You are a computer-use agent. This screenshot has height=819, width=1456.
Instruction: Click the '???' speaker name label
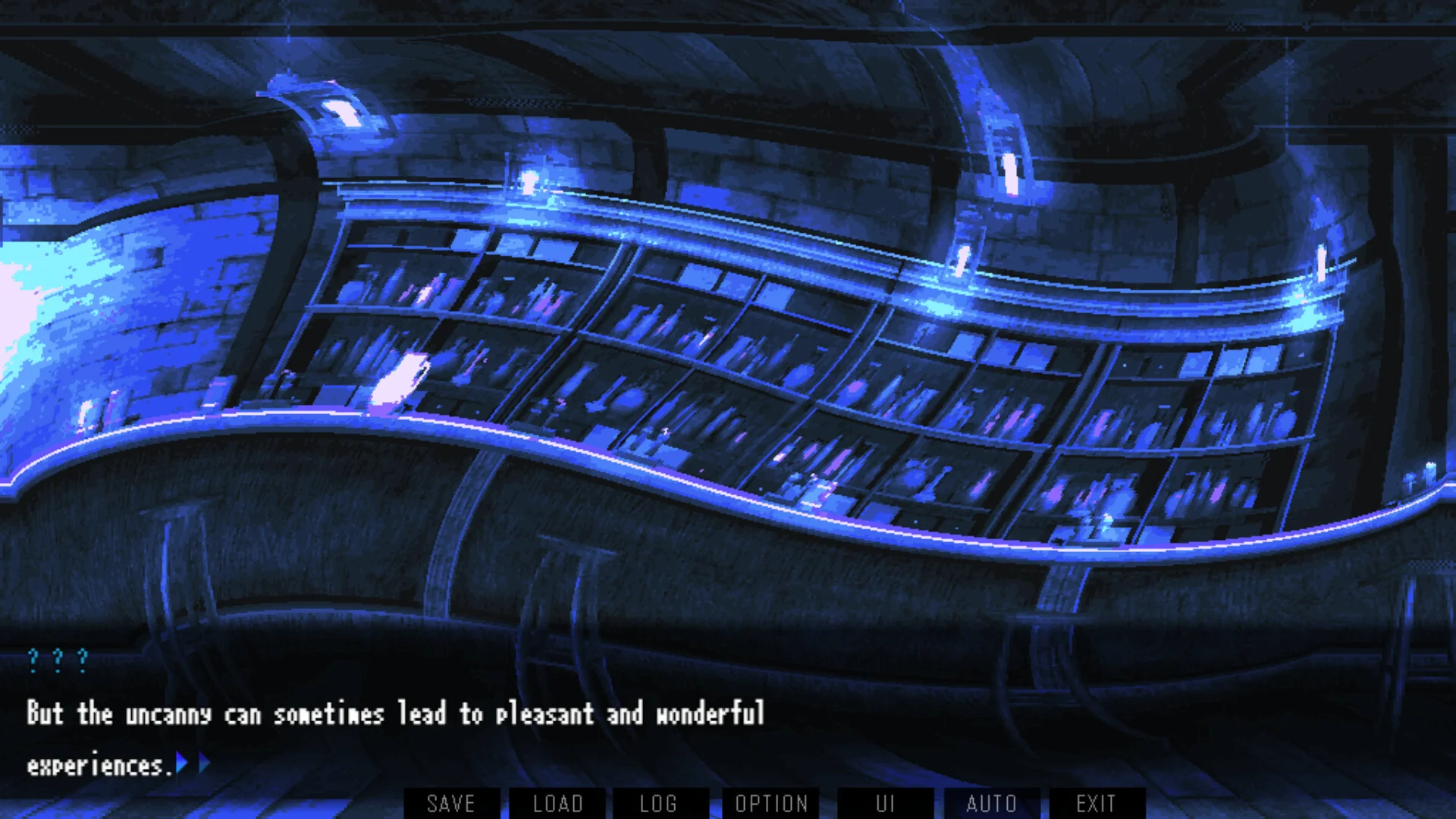(x=58, y=661)
